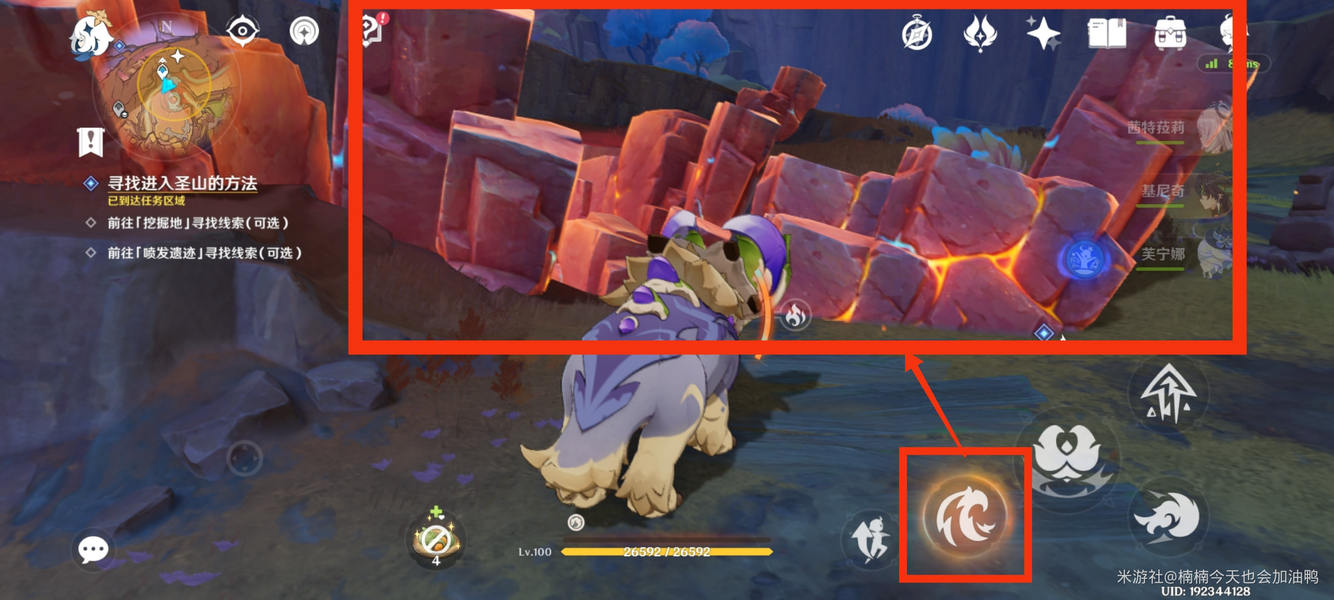
Task: Open the Paimon menu
Action: [90, 36]
